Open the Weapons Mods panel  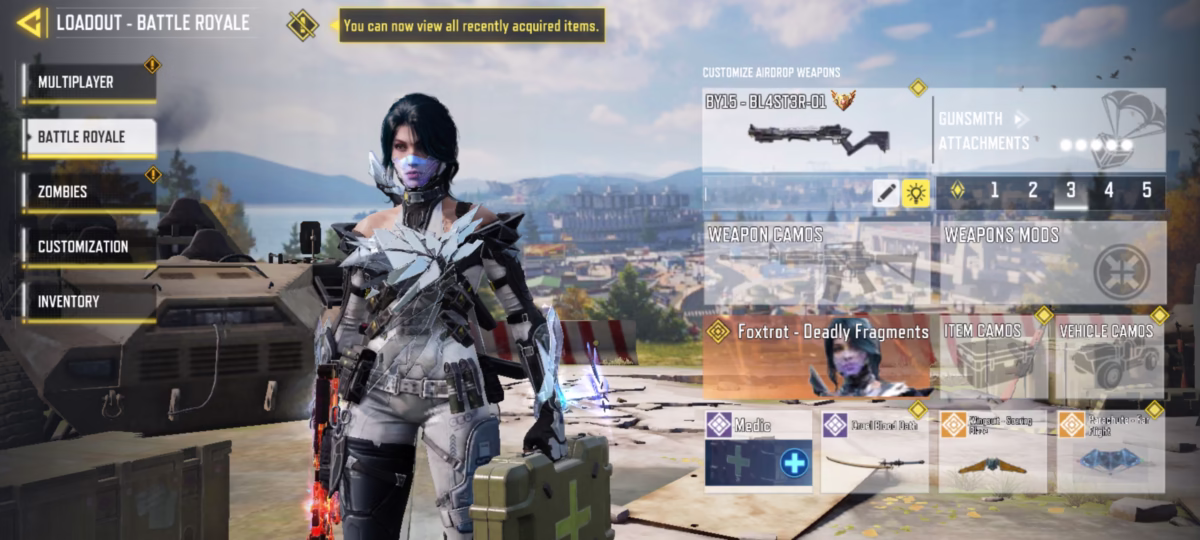[1053, 263]
